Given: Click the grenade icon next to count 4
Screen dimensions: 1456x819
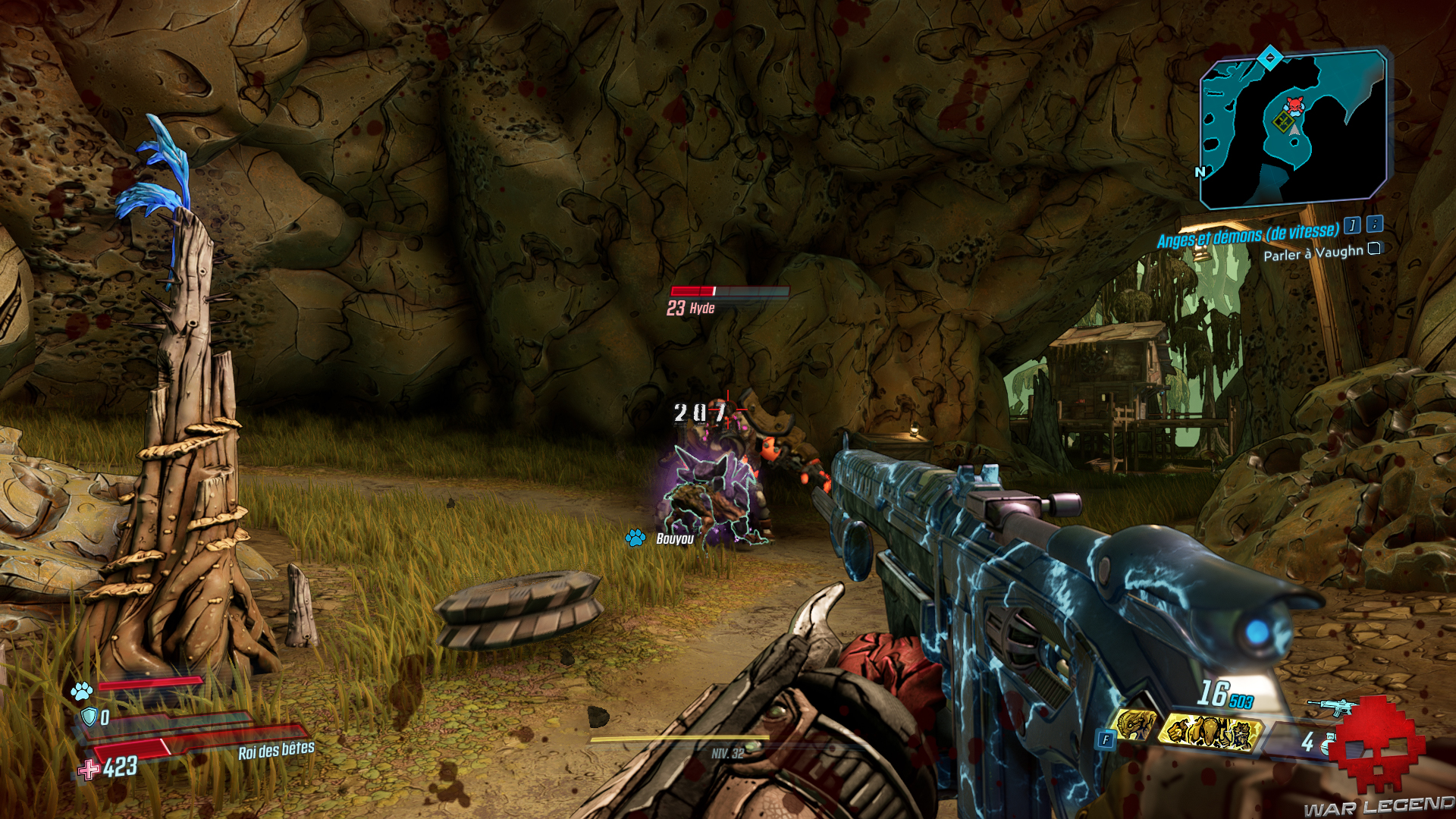Looking at the screenshot, I should (1327, 745).
